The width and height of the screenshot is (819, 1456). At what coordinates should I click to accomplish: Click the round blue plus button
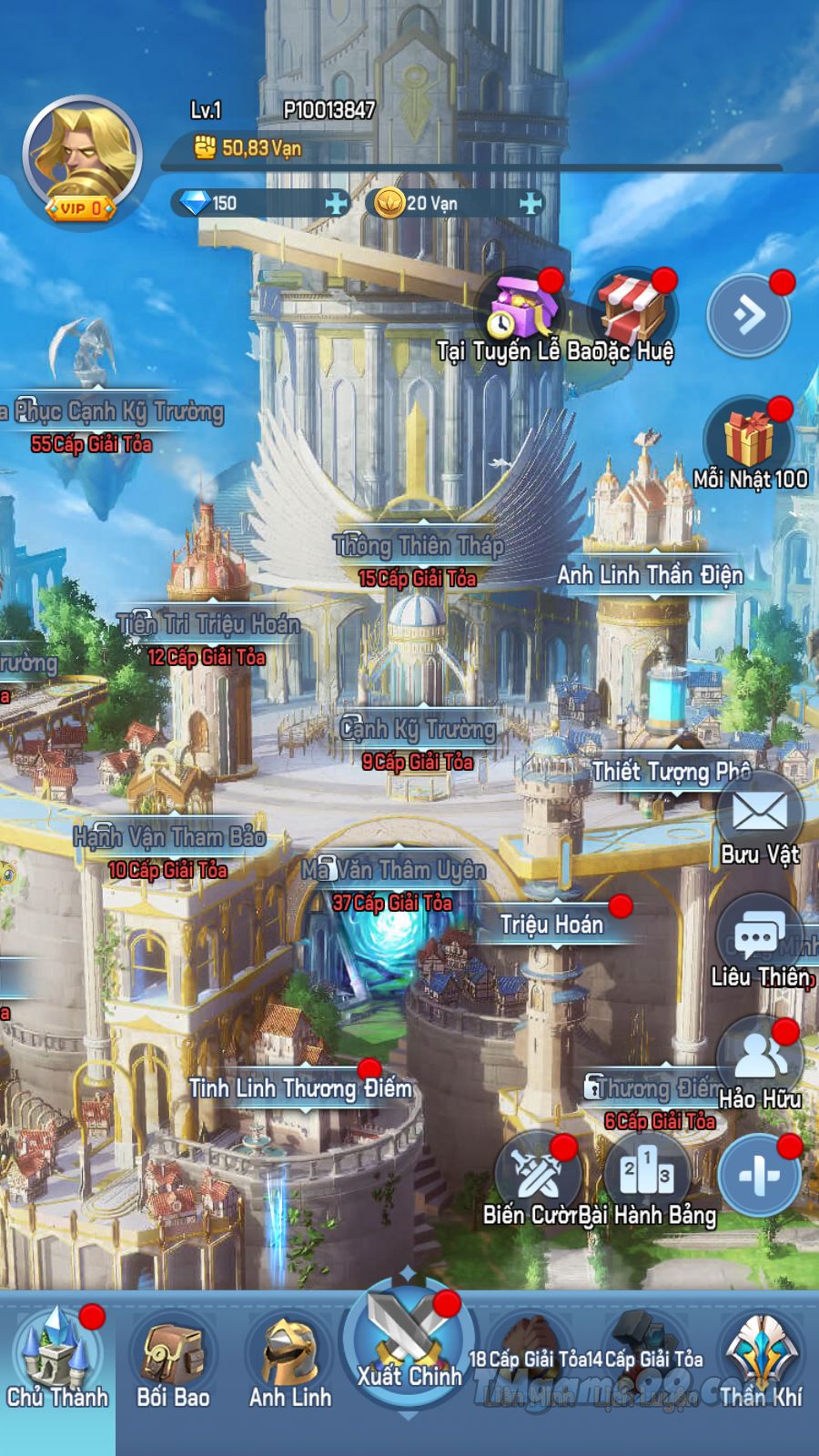pyautogui.click(x=760, y=1176)
